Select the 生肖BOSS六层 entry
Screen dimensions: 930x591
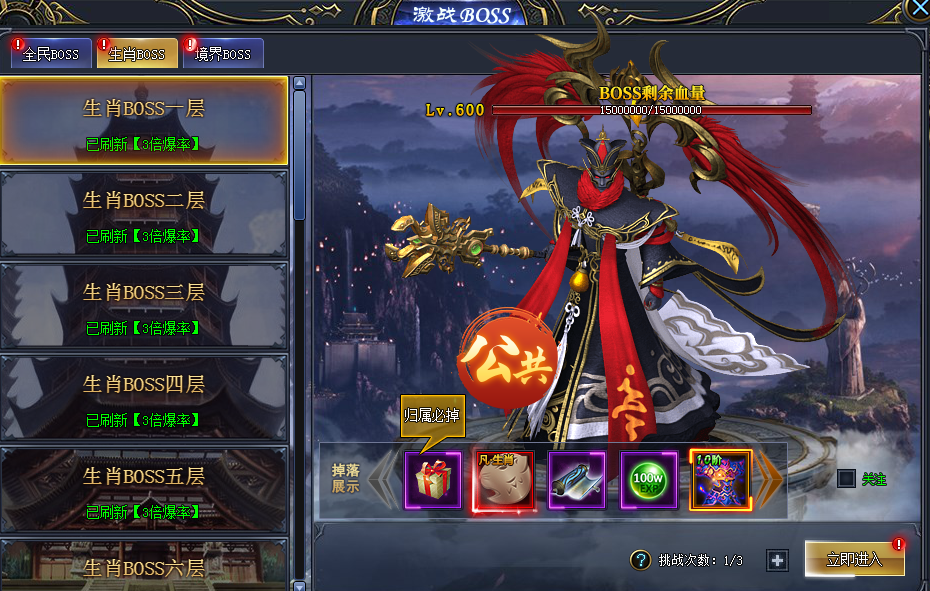pos(144,567)
